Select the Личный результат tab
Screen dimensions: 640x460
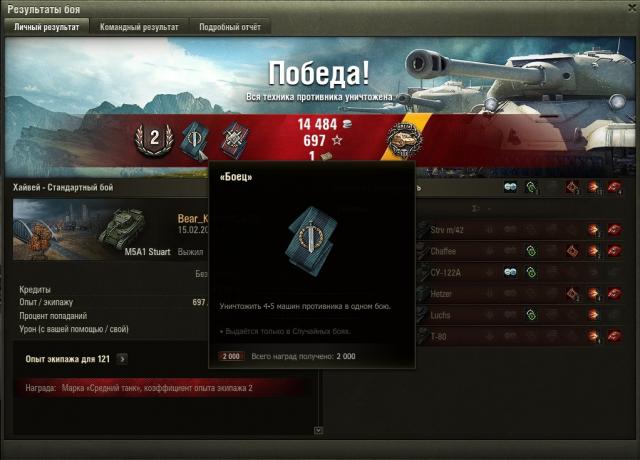46,27
